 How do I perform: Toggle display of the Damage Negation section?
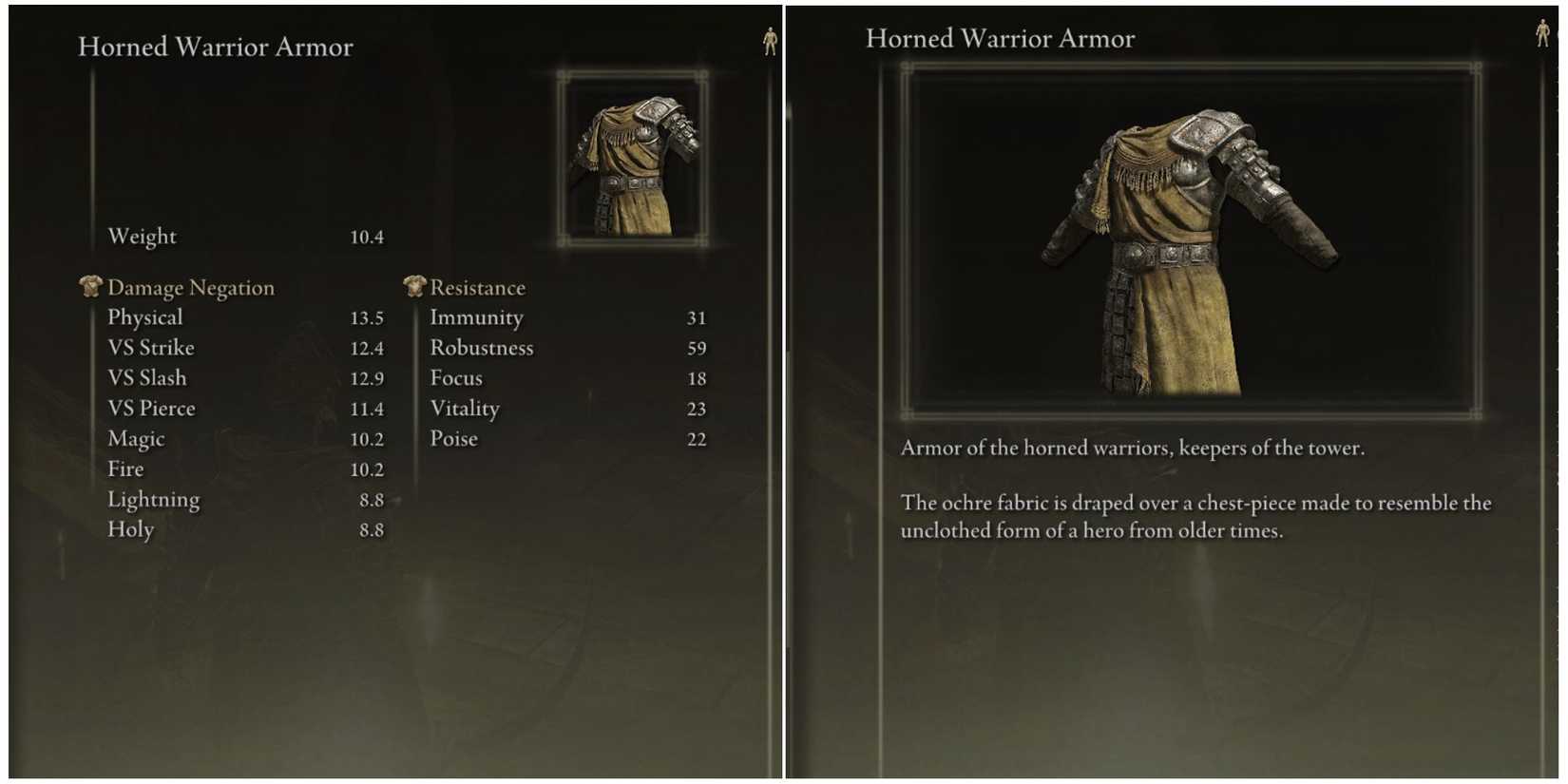[x=190, y=286]
